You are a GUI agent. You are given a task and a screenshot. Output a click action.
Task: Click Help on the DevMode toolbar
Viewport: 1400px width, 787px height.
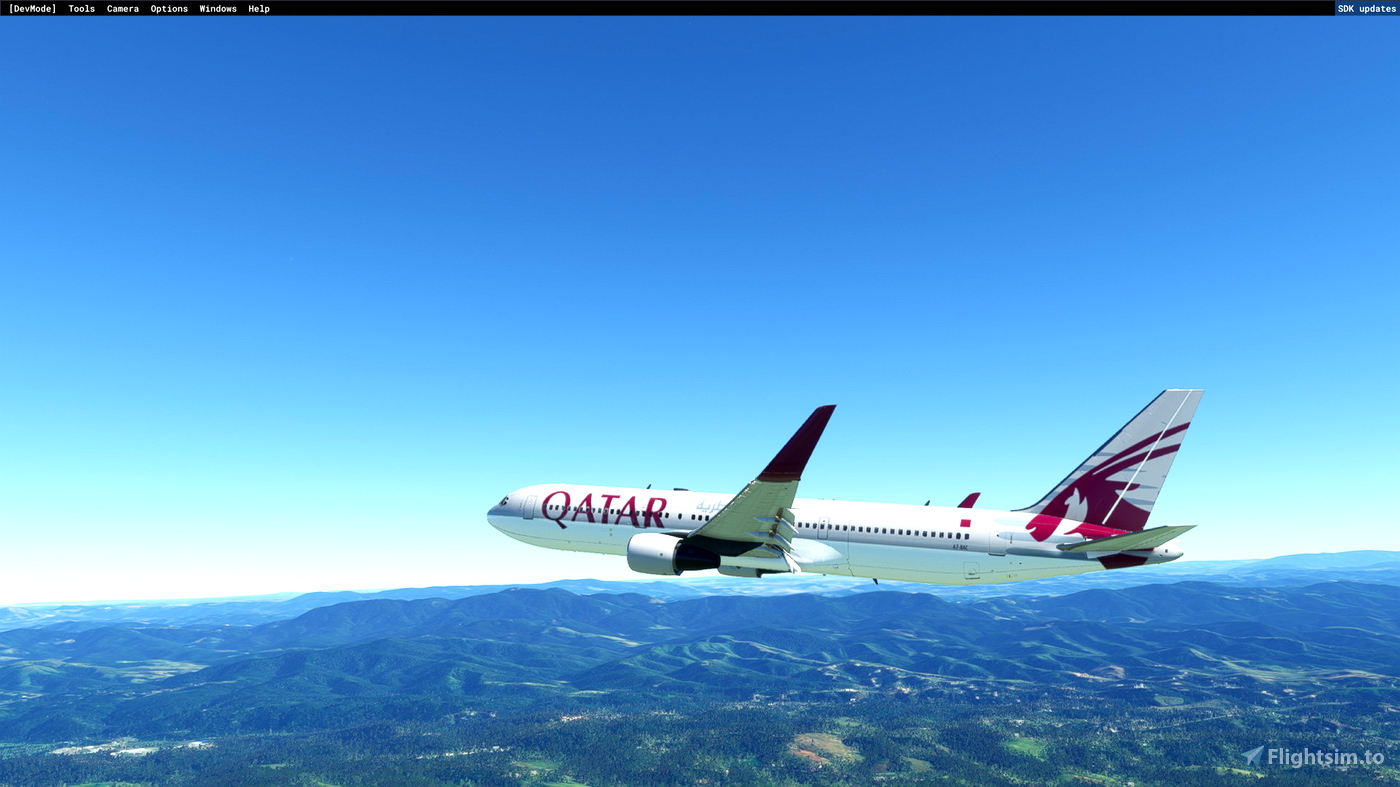[x=258, y=7]
